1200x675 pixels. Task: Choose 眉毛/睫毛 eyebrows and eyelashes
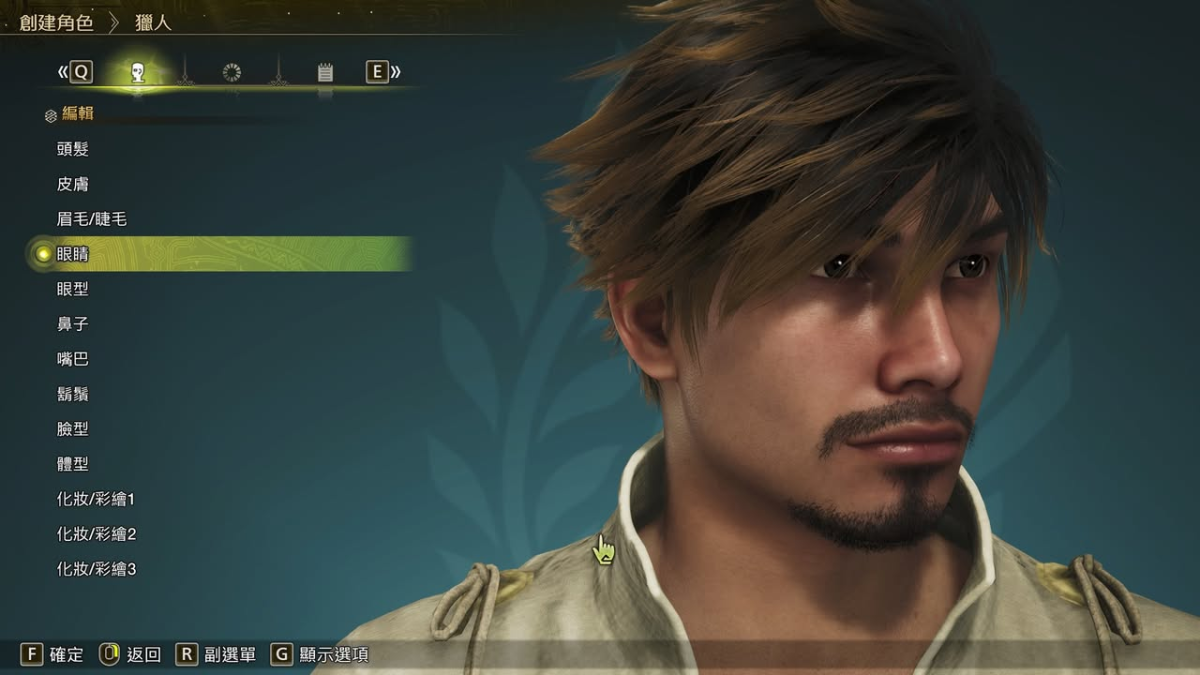92,219
